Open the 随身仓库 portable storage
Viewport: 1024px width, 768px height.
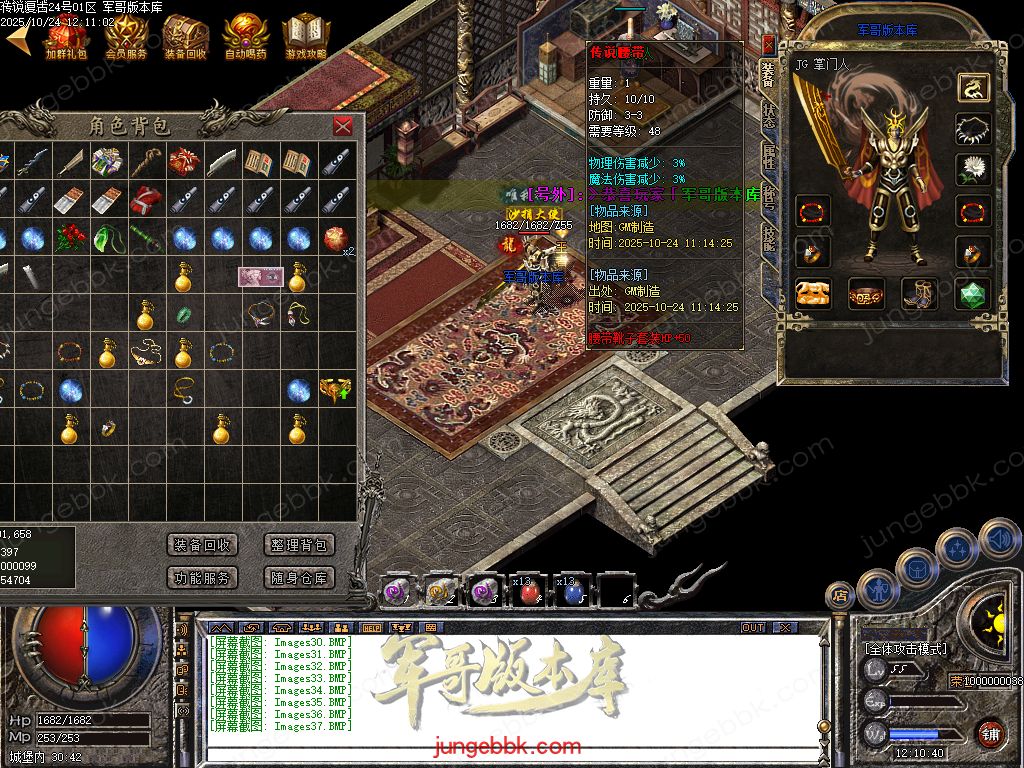pos(300,577)
